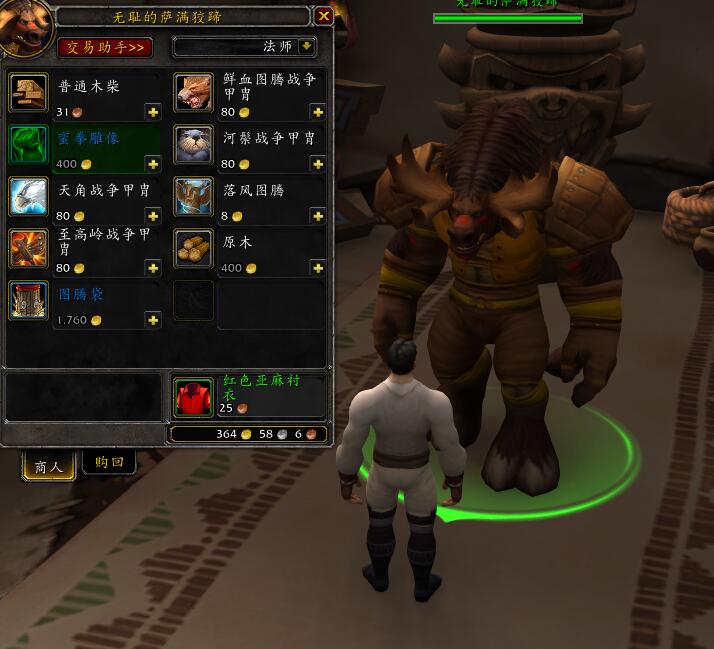The height and width of the screenshot is (649, 714).
Task: Select the 普通木柴 item
Action: click(29, 93)
